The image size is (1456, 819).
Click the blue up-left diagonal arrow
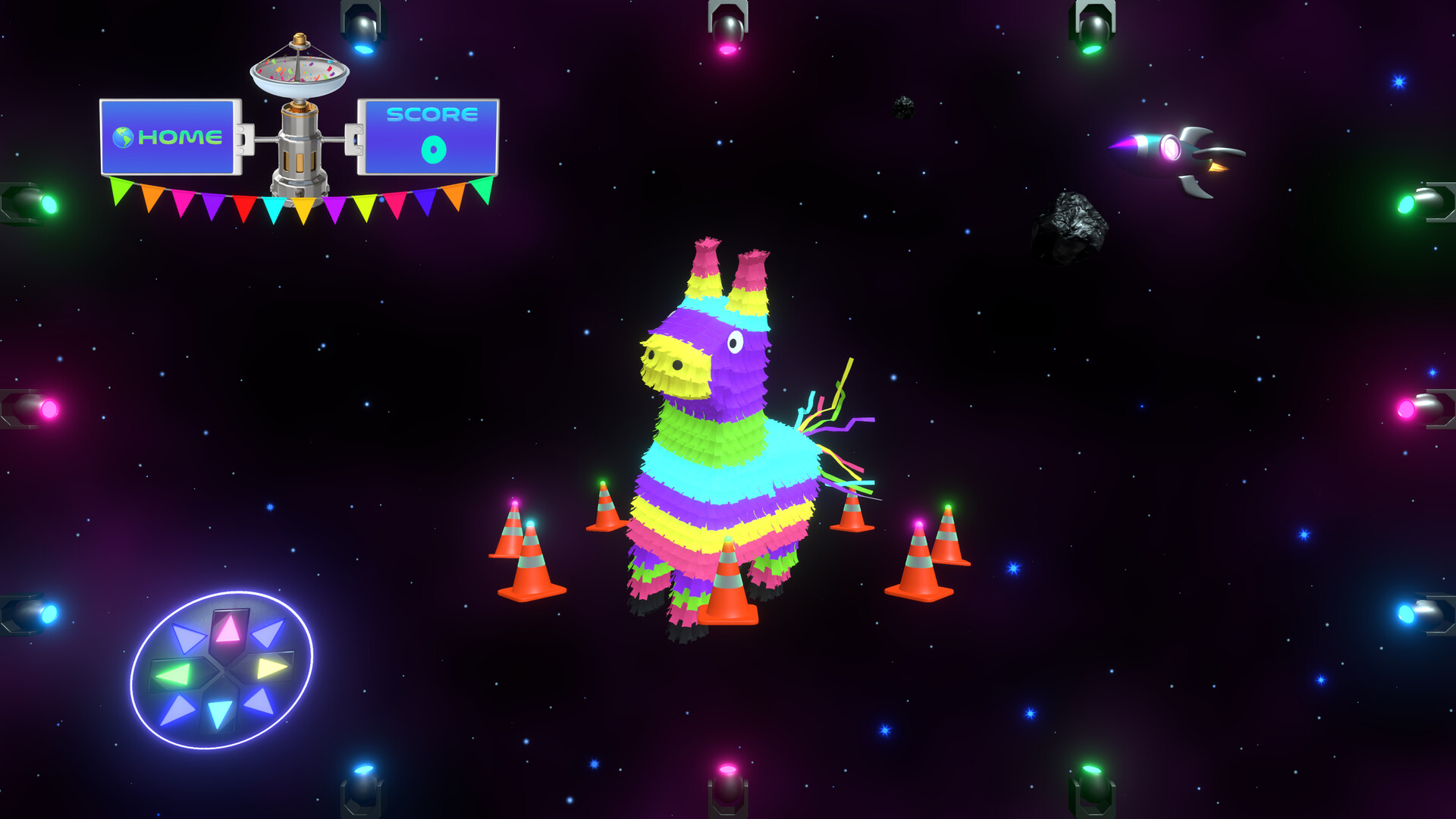(187, 637)
